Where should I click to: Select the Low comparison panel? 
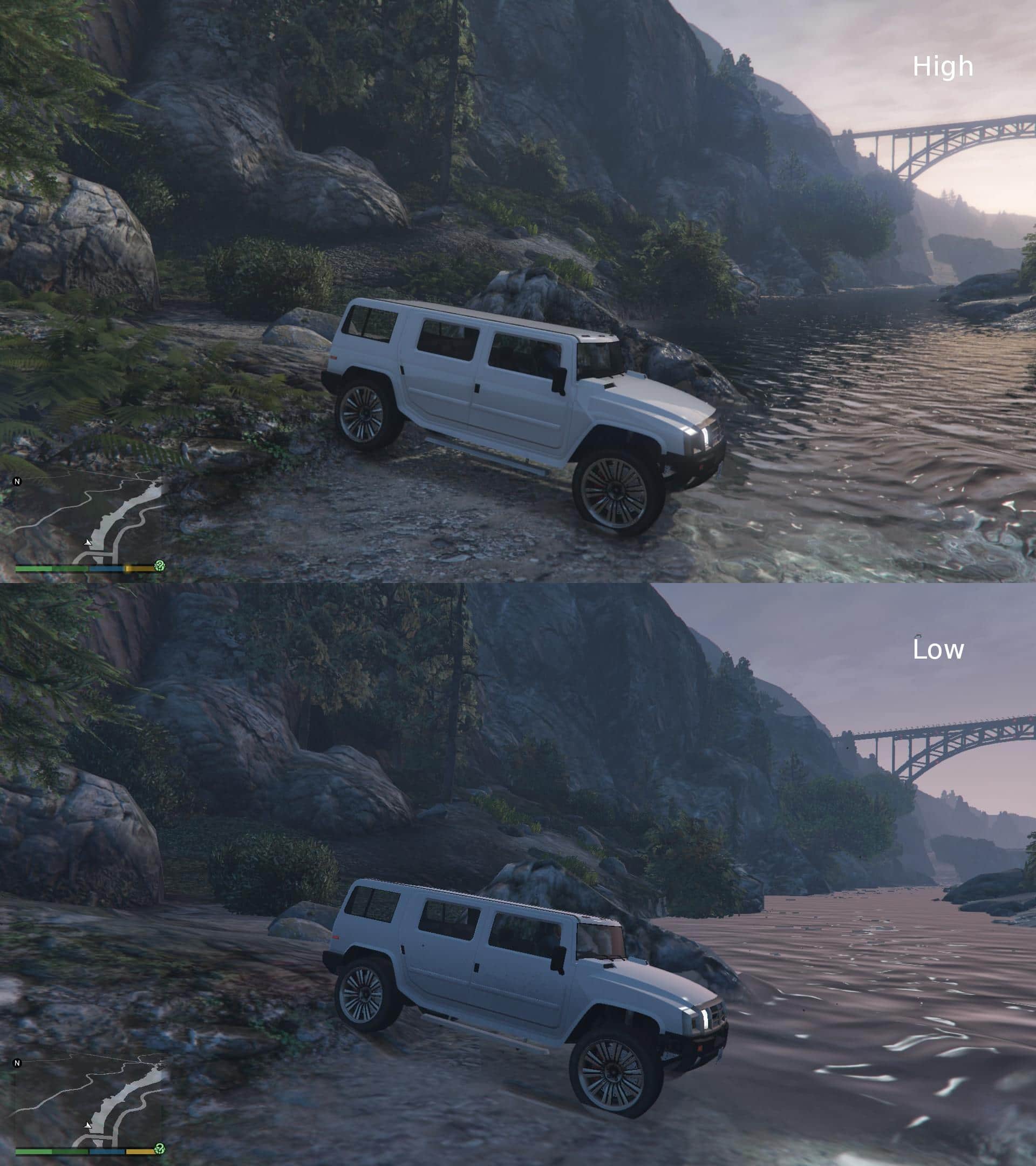(517, 873)
